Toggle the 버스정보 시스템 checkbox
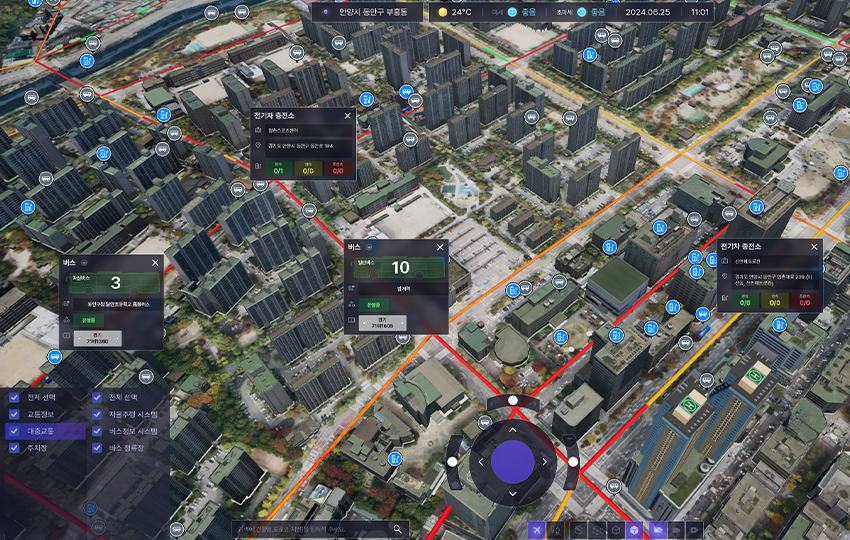The image size is (850, 540). [98, 431]
